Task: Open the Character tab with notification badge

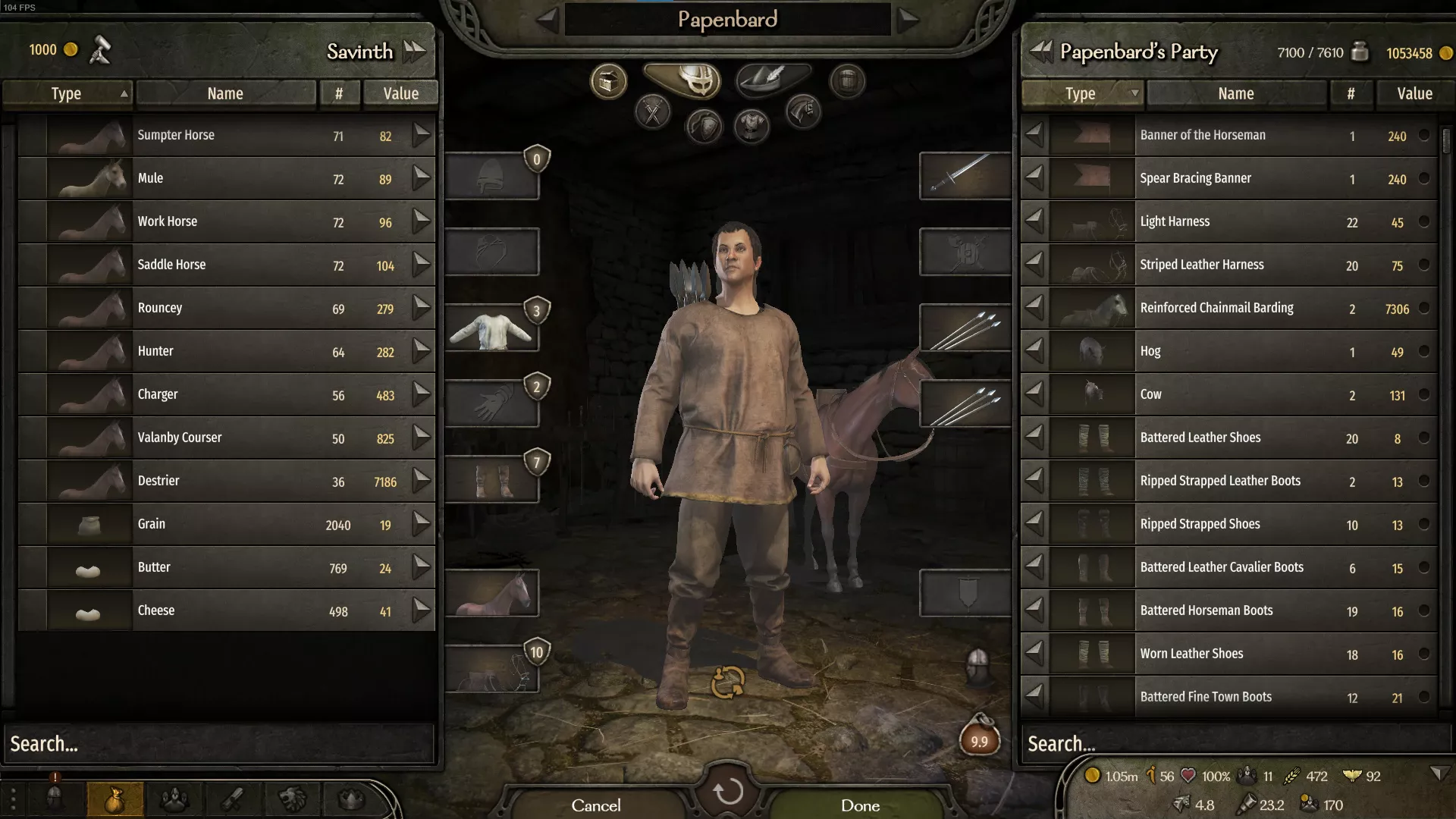Action: pyautogui.click(x=55, y=799)
